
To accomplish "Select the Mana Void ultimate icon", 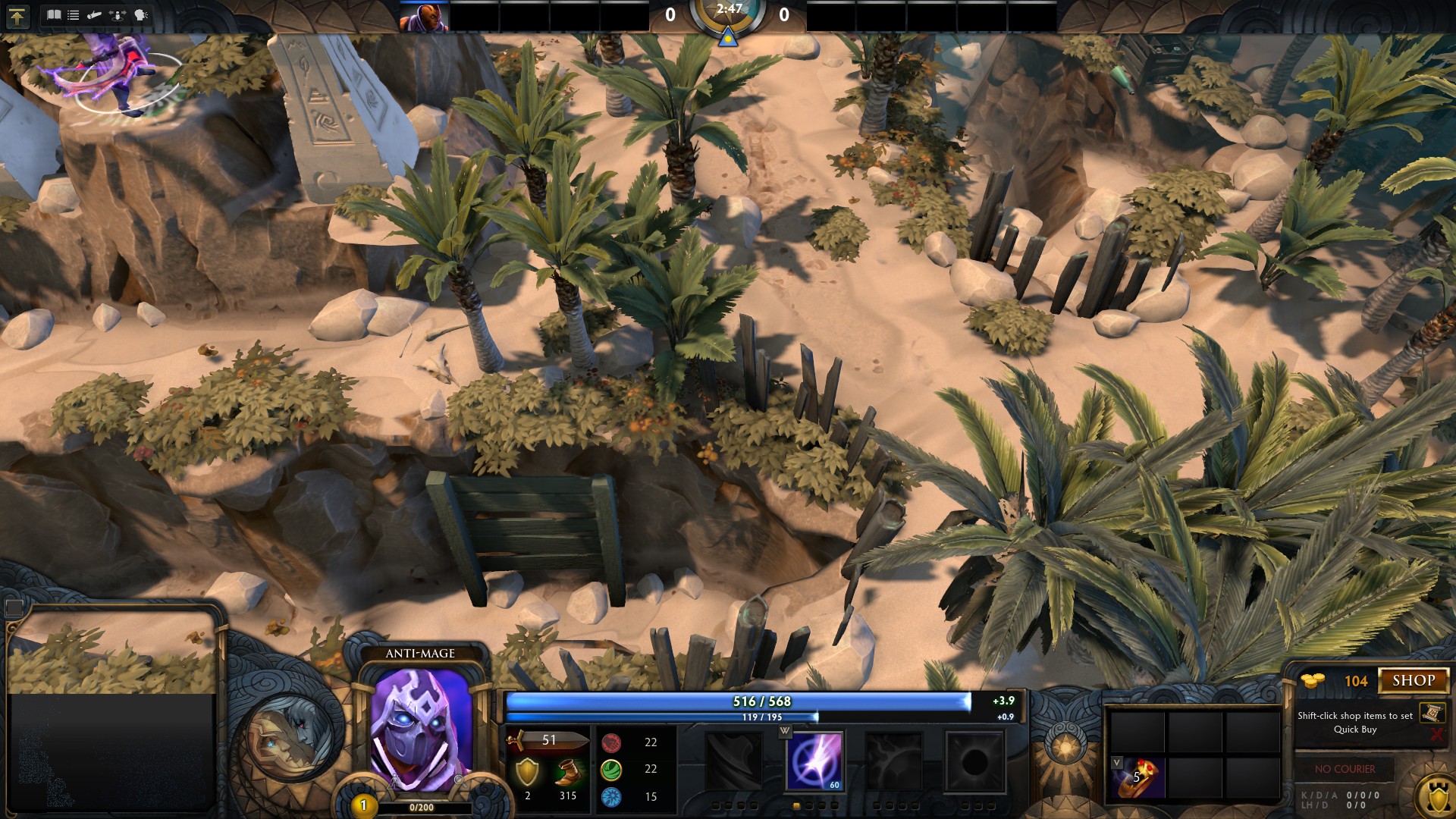I will 974,761.
